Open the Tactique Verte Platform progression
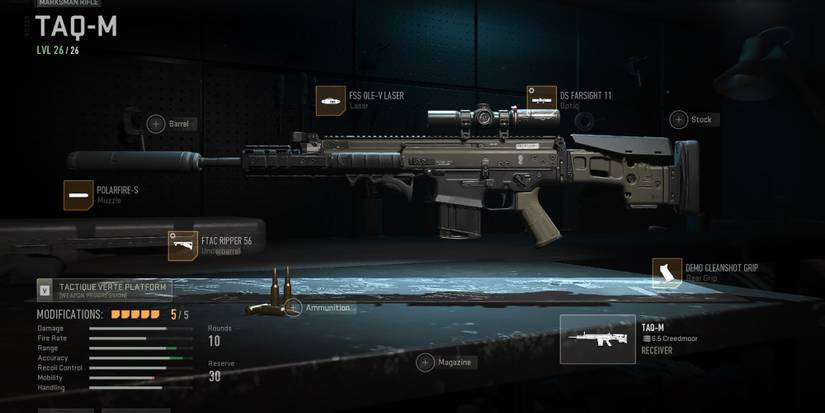Screen dimensions: 825x413 point(105,290)
